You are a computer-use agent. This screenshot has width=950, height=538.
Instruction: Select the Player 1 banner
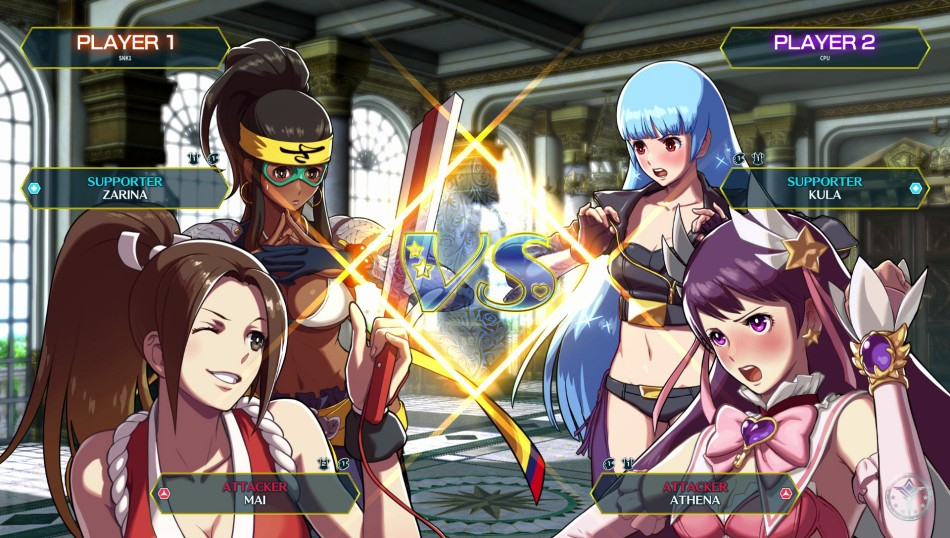click(x=125, y=46)
